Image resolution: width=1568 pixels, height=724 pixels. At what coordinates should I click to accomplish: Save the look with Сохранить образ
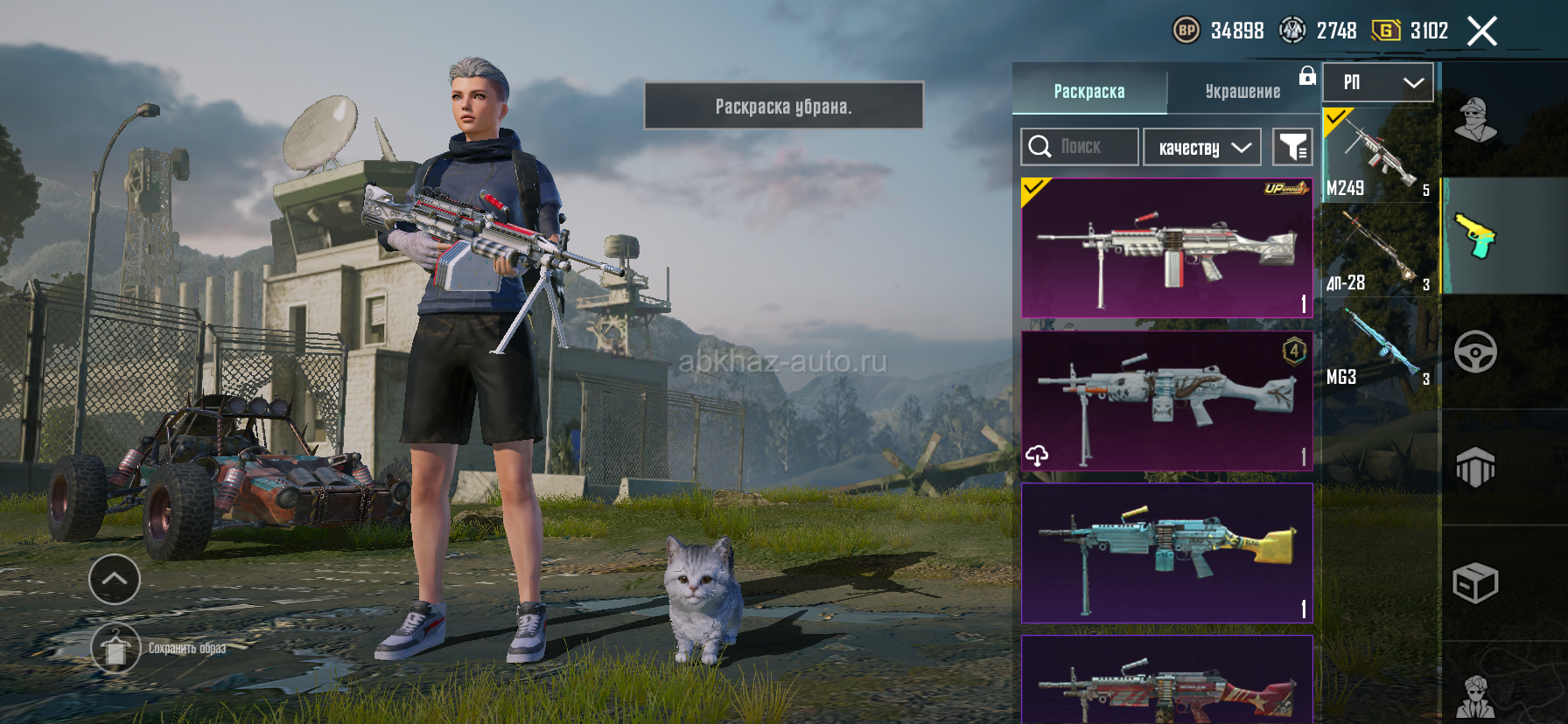coord(115,649)
